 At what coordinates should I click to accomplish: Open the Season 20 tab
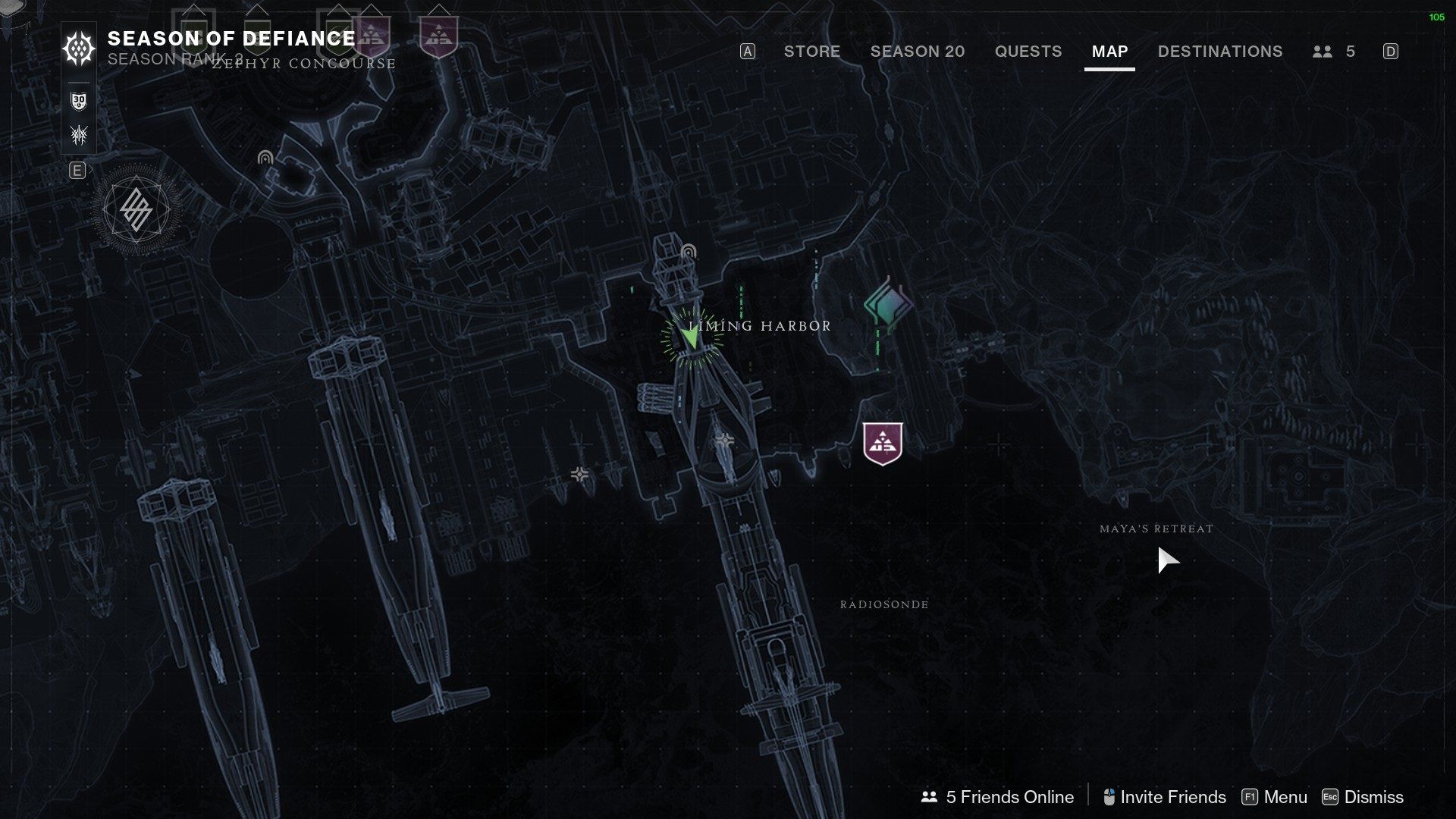[917, 52]
